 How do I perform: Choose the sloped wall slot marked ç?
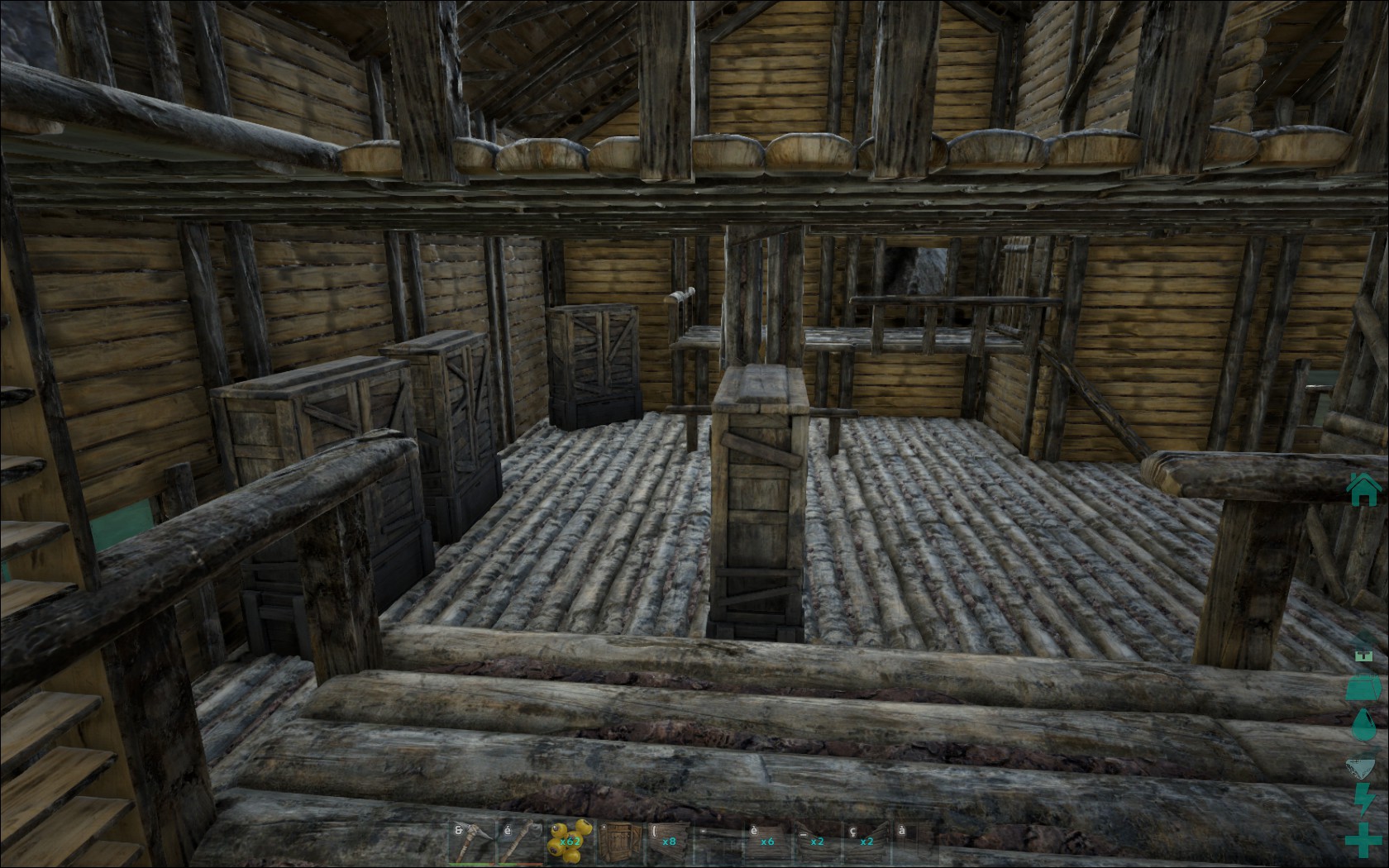(x=866, y=842)
